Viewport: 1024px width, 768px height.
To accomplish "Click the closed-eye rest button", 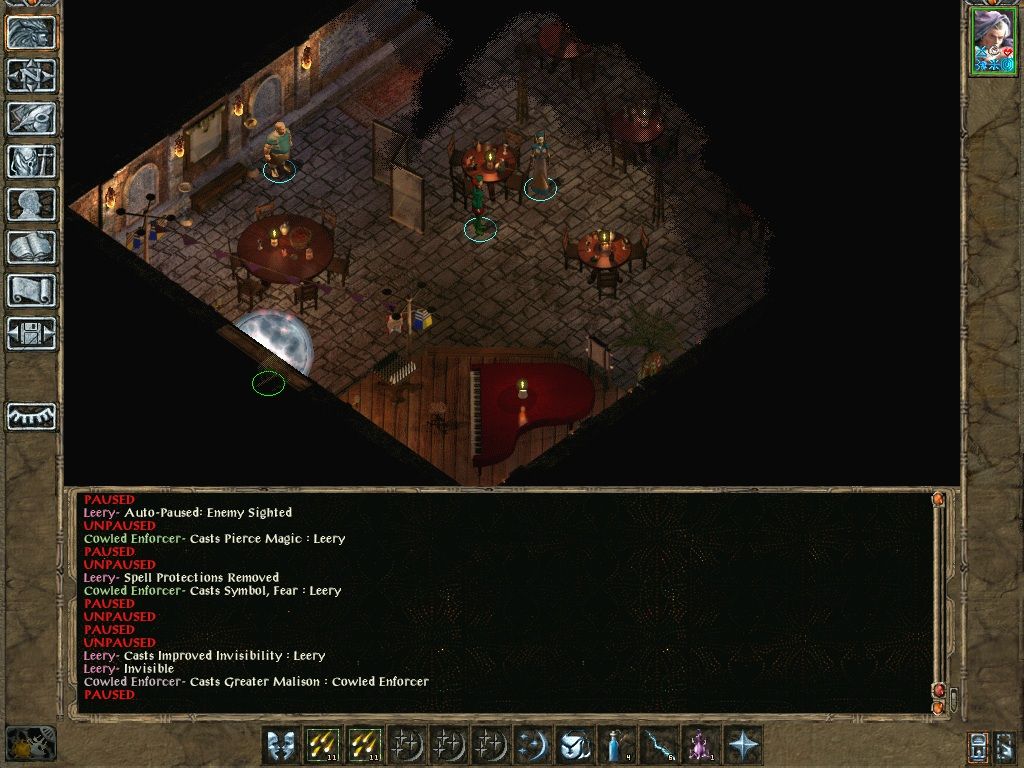I will tap(31, 416).
